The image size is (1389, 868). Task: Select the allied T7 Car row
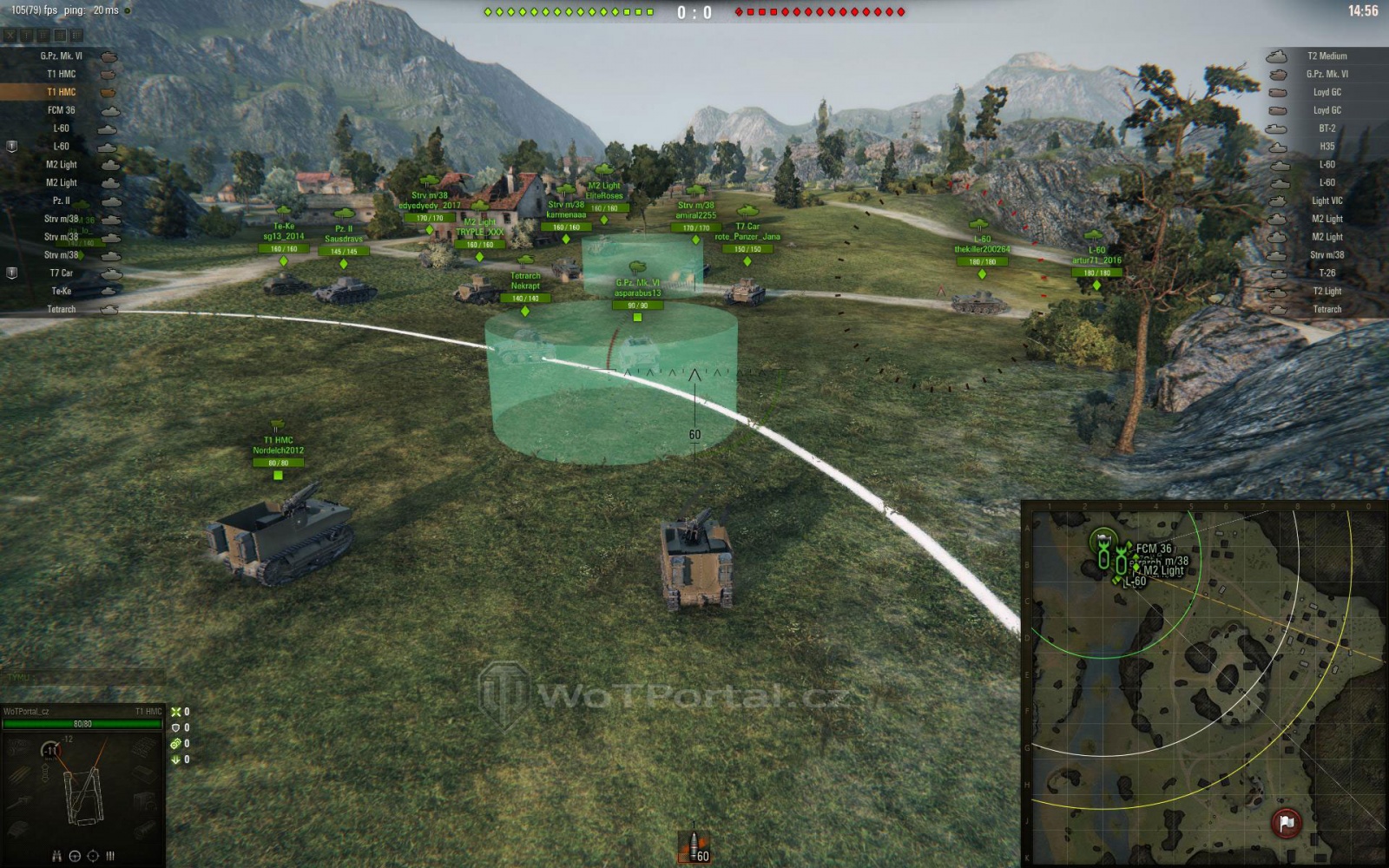point(61,273)
